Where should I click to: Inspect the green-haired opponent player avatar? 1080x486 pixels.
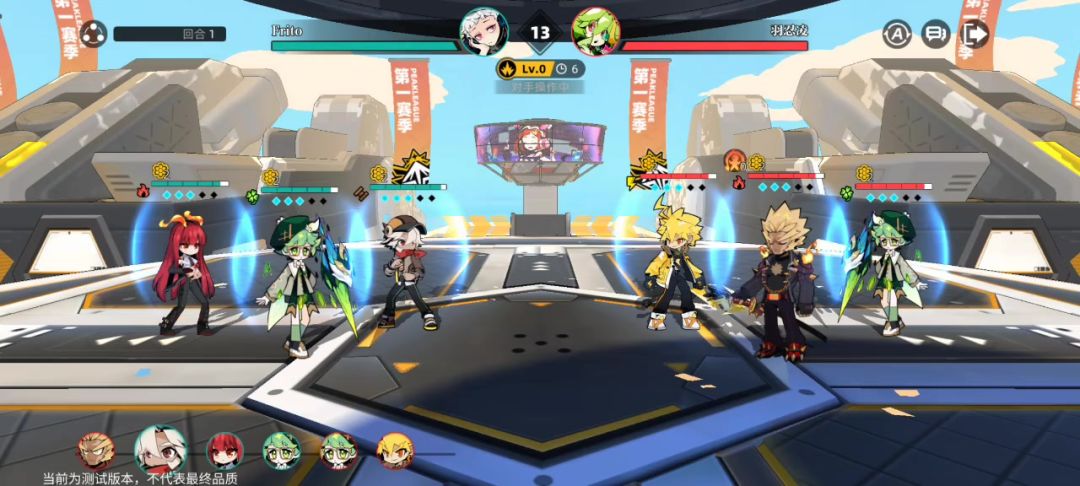click(x=595, y=31)
